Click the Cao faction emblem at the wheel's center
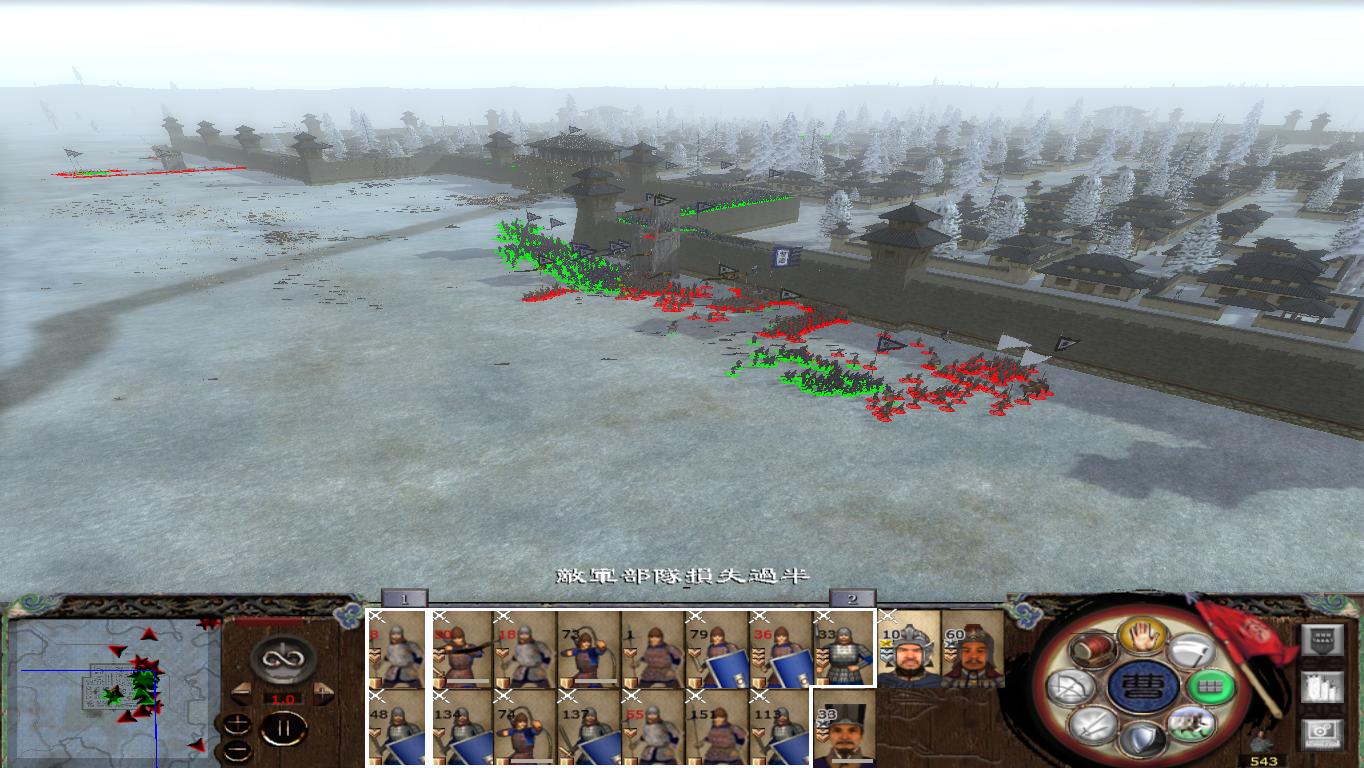1364x768 pixels. 1143,687
